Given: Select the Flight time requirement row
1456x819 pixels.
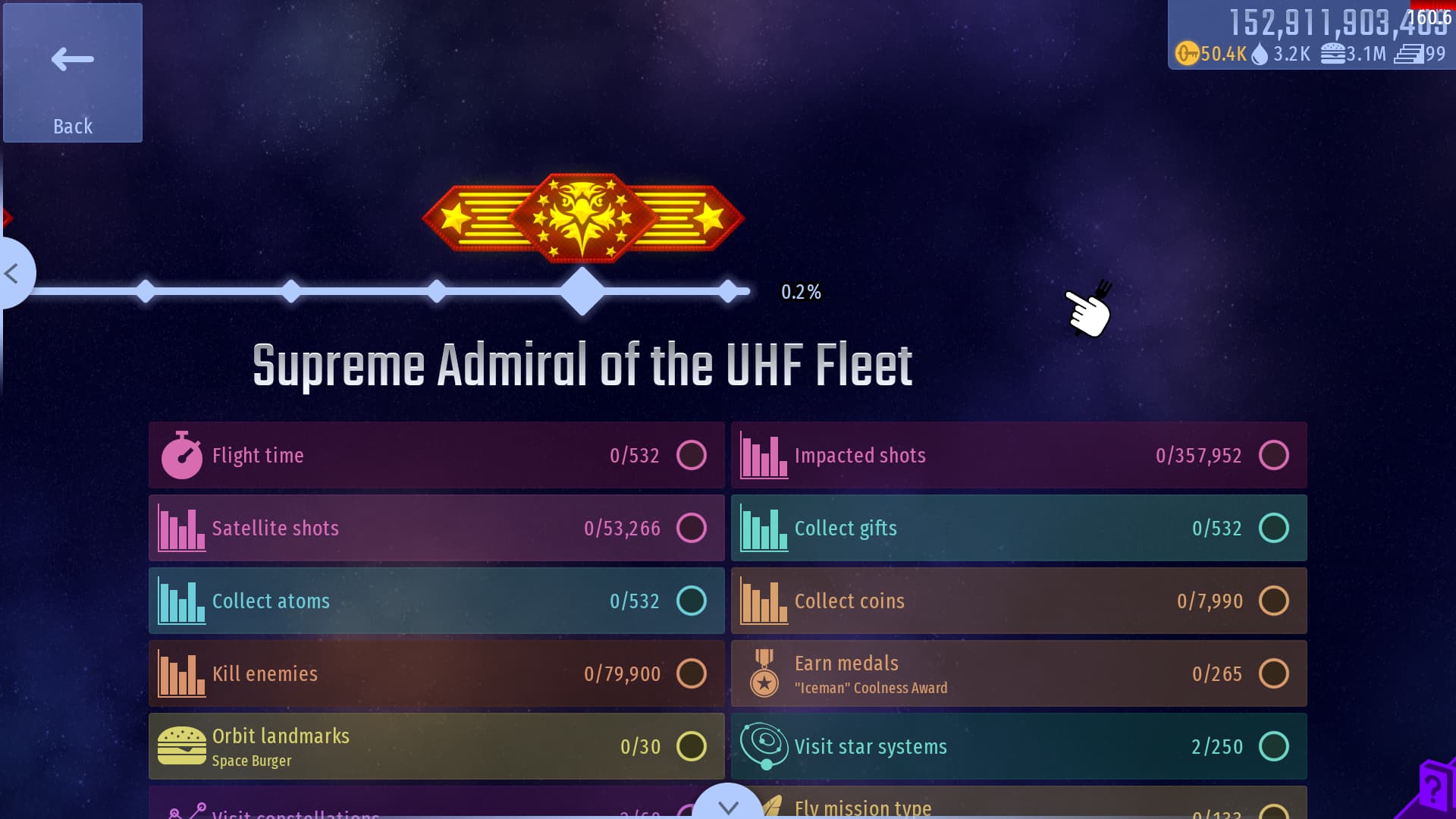Looking at the screenshot, I should click(x=436, y=455).
